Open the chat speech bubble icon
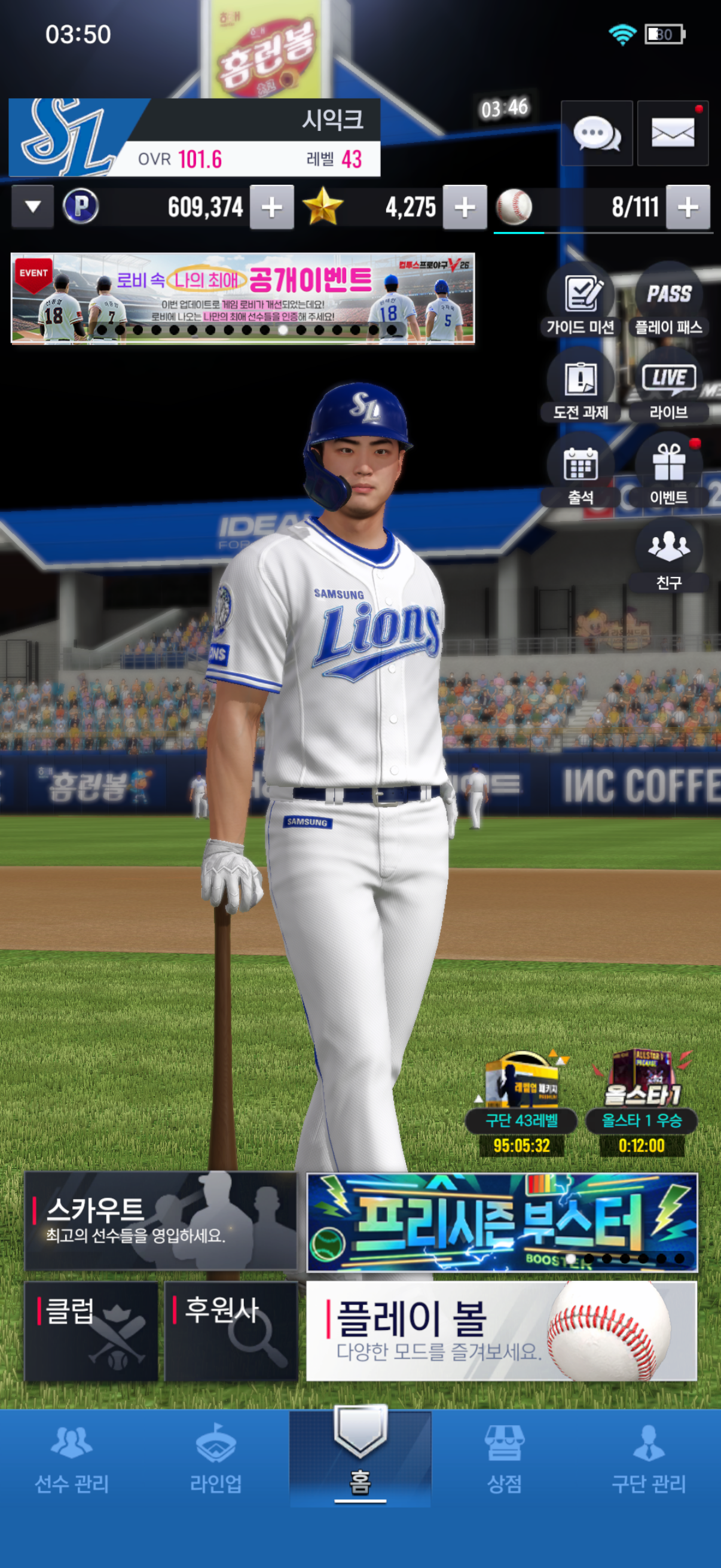721x1568 pixels. pos(596,133)
